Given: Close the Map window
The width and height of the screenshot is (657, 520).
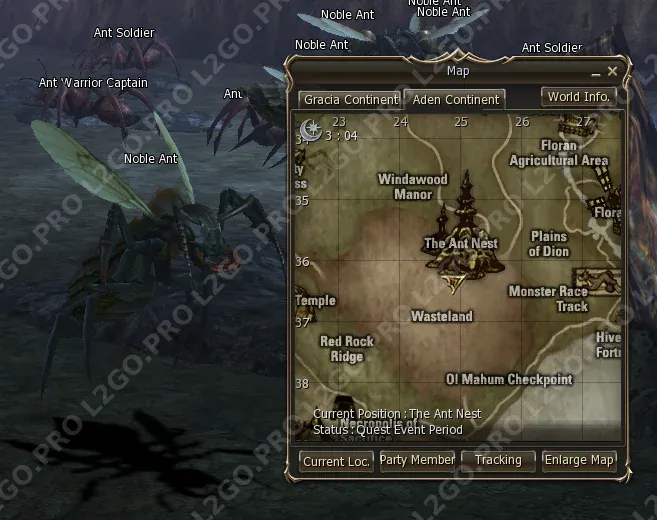Looking at the screenshot, I should point(612,72).
